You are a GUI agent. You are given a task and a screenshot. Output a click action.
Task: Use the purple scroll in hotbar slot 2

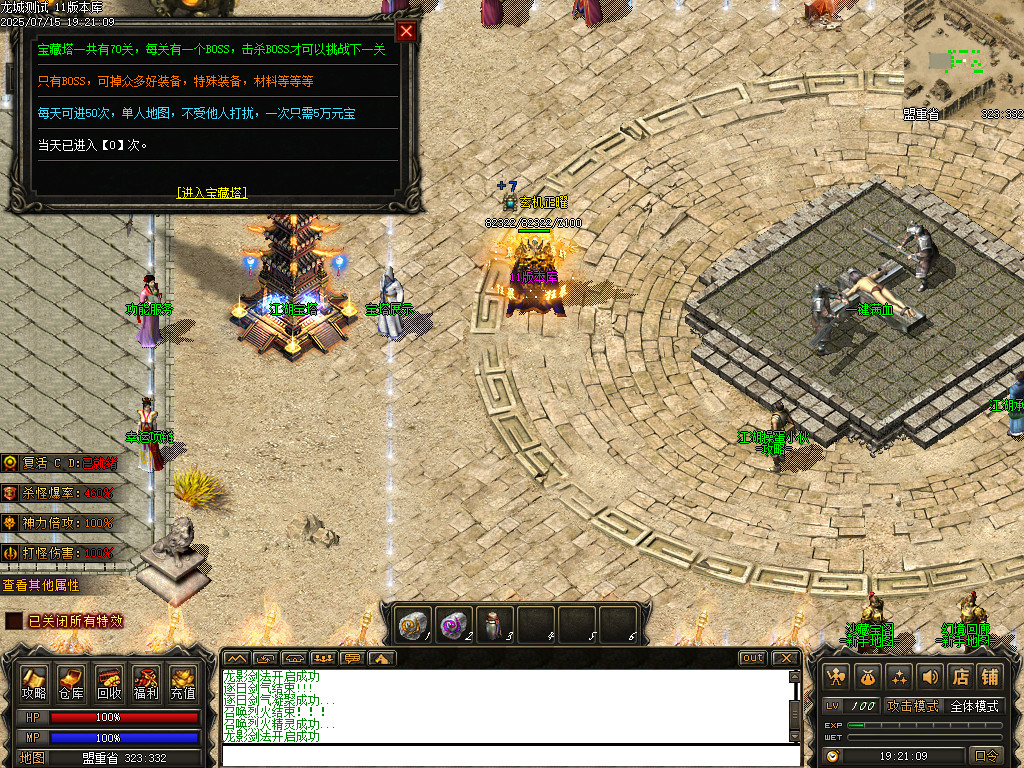pyautogui.click(x=453, y=623)
